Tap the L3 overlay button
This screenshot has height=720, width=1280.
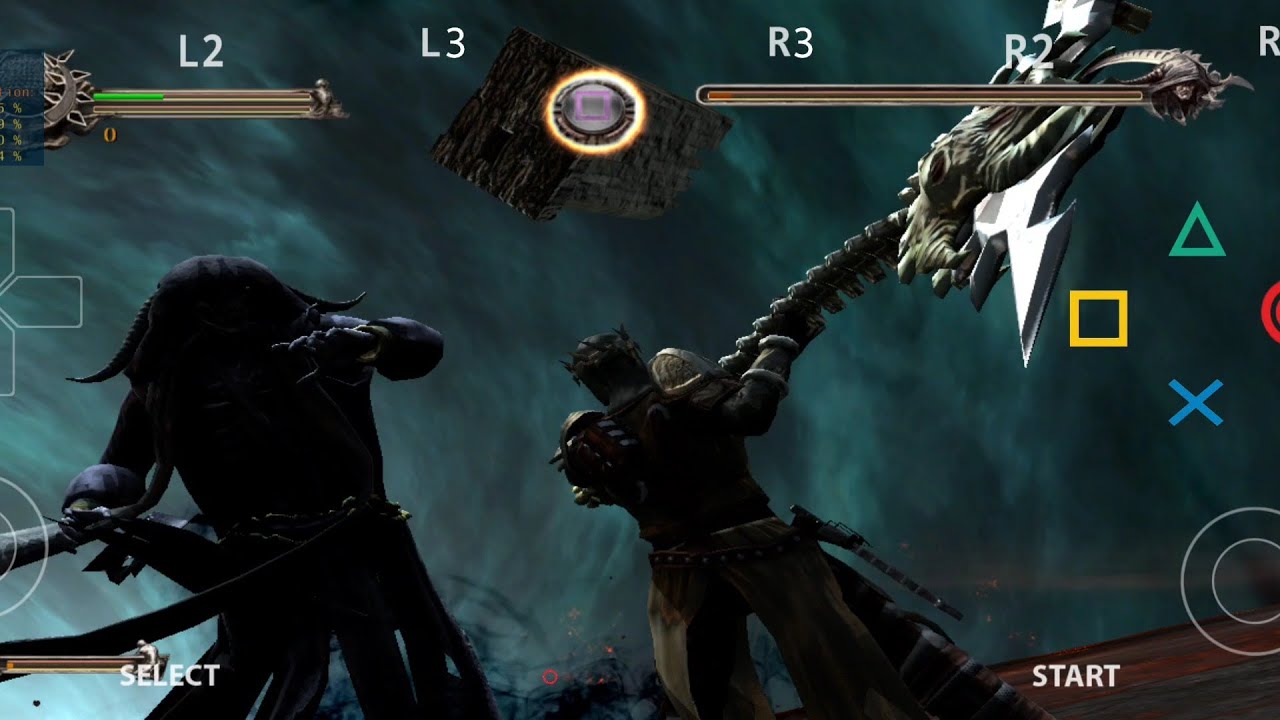coord(443,43)
